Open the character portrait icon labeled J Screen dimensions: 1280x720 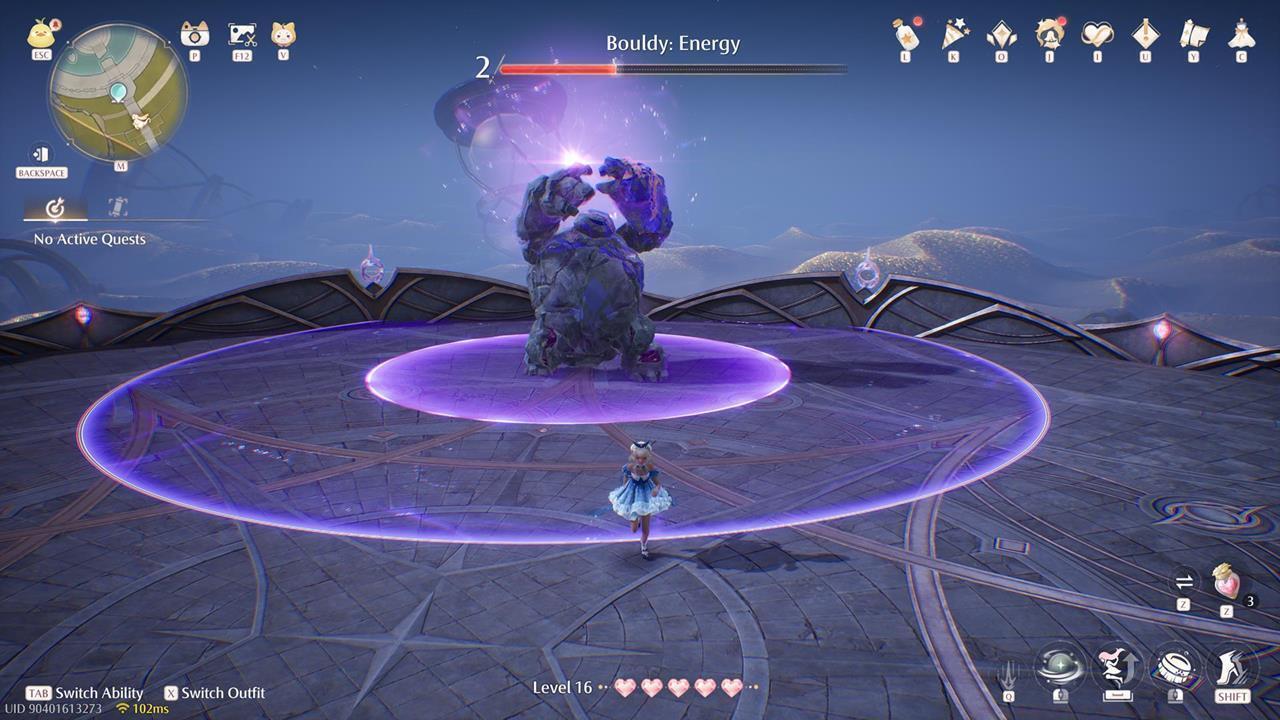[x=1050, y=34]
